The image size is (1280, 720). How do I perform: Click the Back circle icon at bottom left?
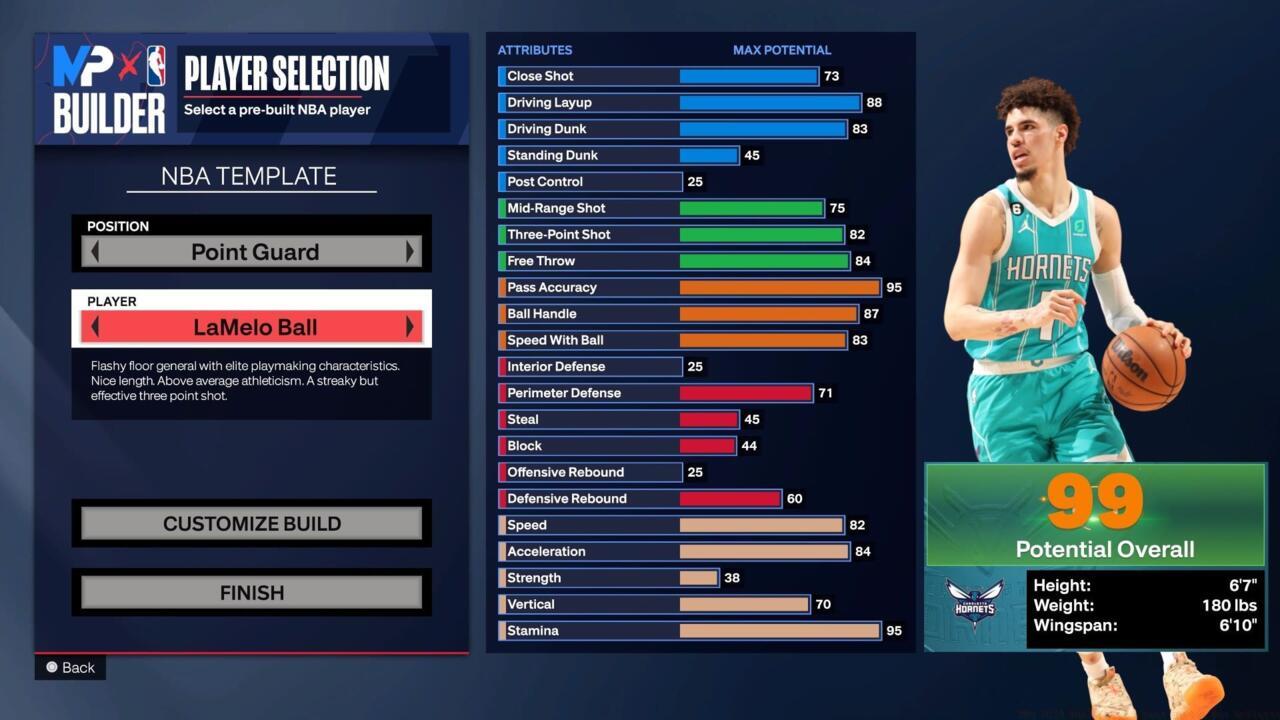click(52, 667)
